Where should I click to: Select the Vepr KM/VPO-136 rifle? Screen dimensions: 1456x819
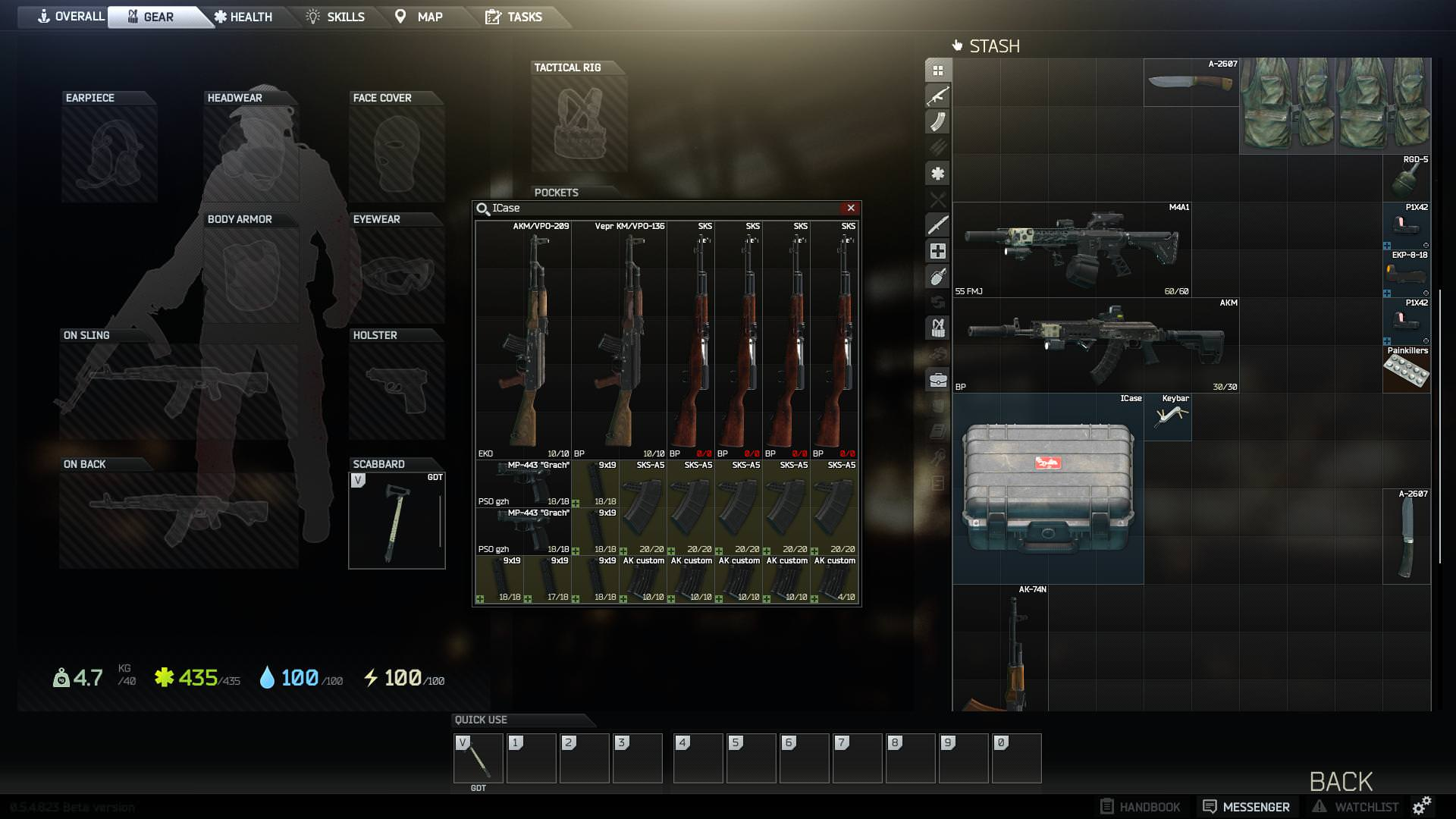coord(619,340)
